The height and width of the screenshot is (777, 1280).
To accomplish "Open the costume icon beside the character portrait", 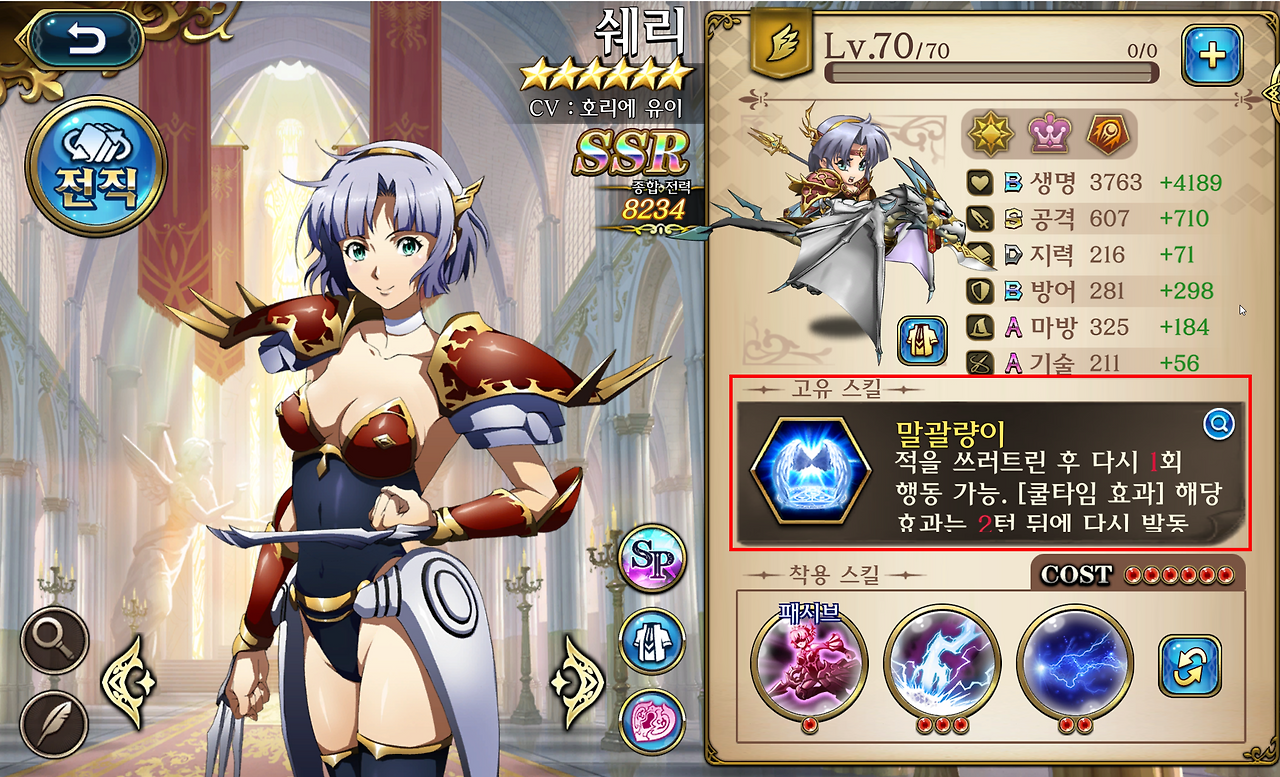I will [921, 340].
